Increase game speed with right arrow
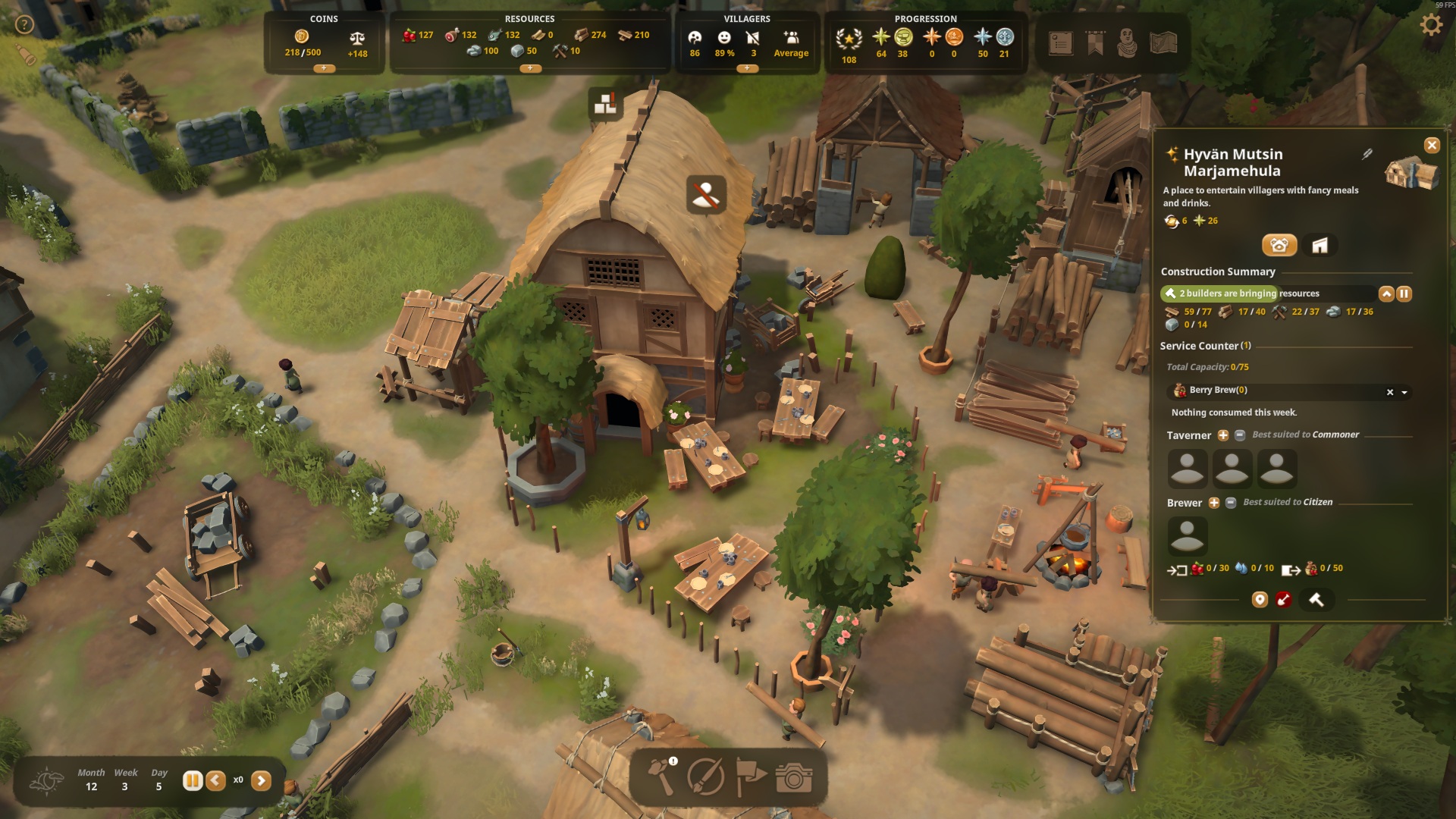The image size is (1456, 819). pyautogui.click(x=261, y=780)
